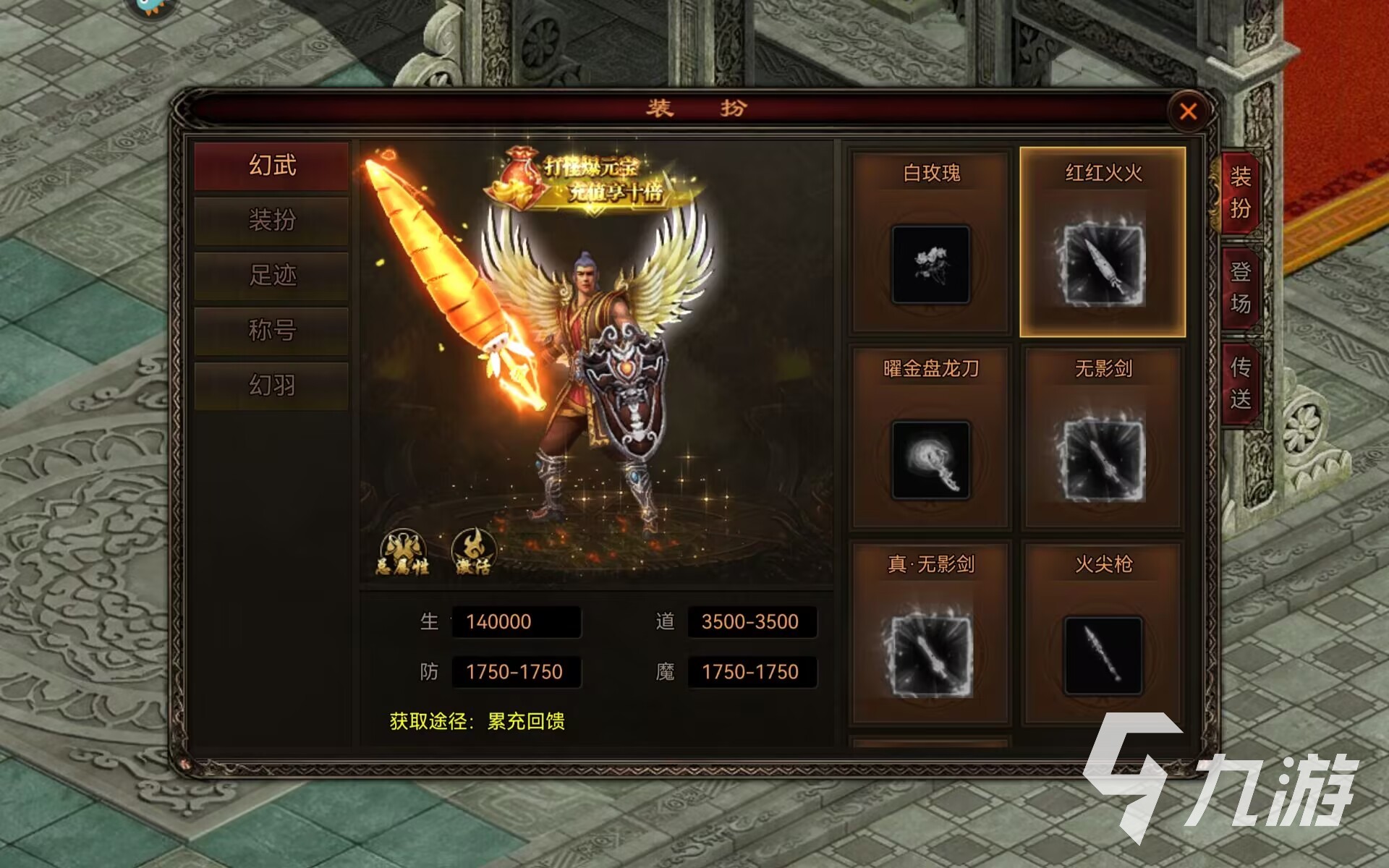Select the 足迹 tab
Image resolution: width=1389 pixels, height=868 pixels.
(272, 275)
